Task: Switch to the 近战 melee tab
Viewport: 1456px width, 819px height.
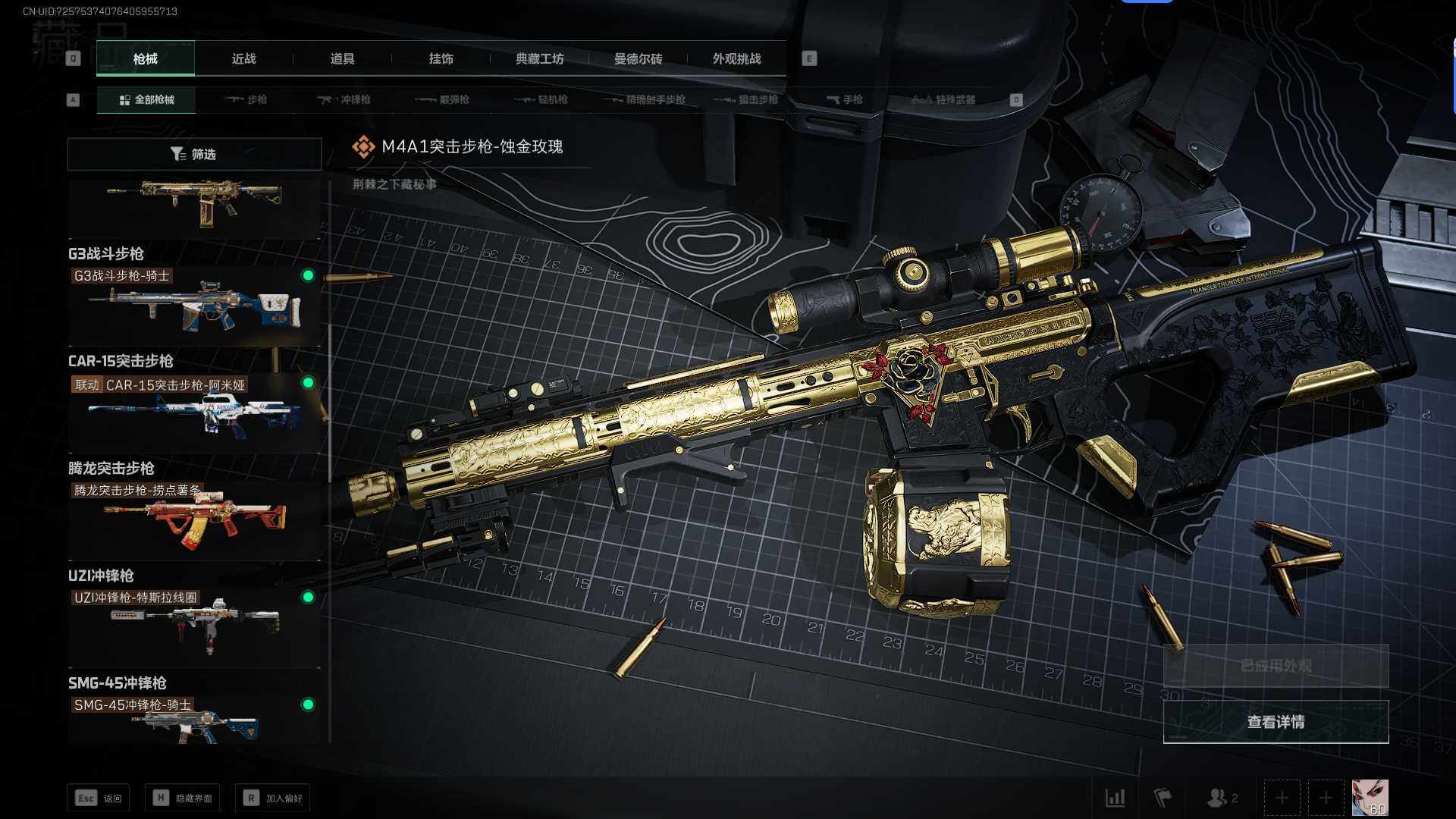Action: click(x=243, y=58)
